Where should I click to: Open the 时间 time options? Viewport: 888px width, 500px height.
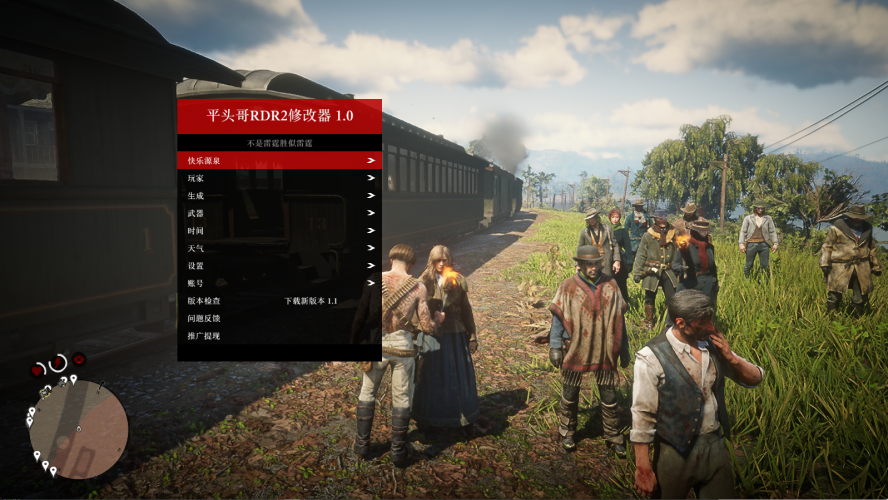coord(279,231)
